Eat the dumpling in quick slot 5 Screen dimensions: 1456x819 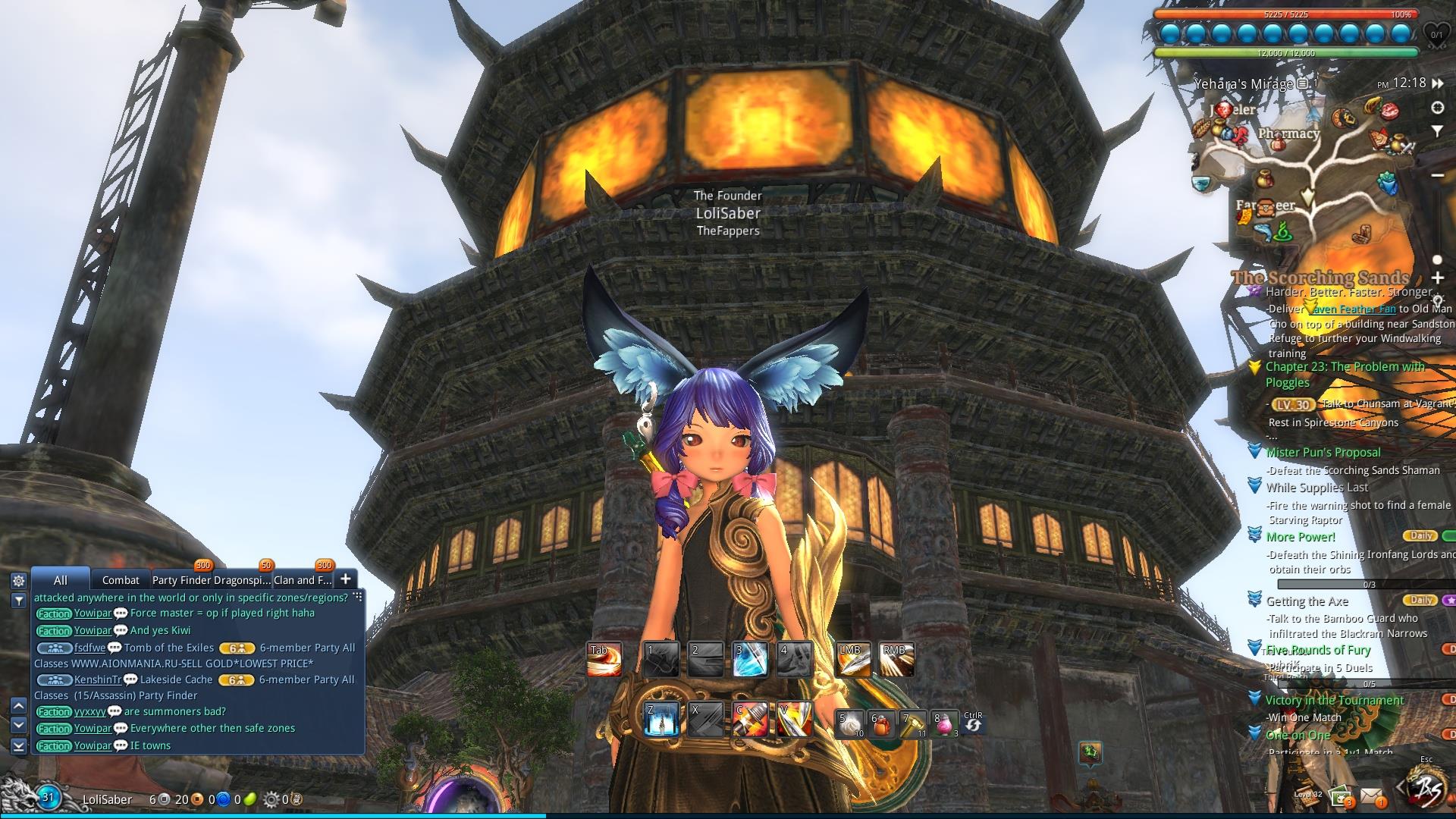[x=850, y=724]
